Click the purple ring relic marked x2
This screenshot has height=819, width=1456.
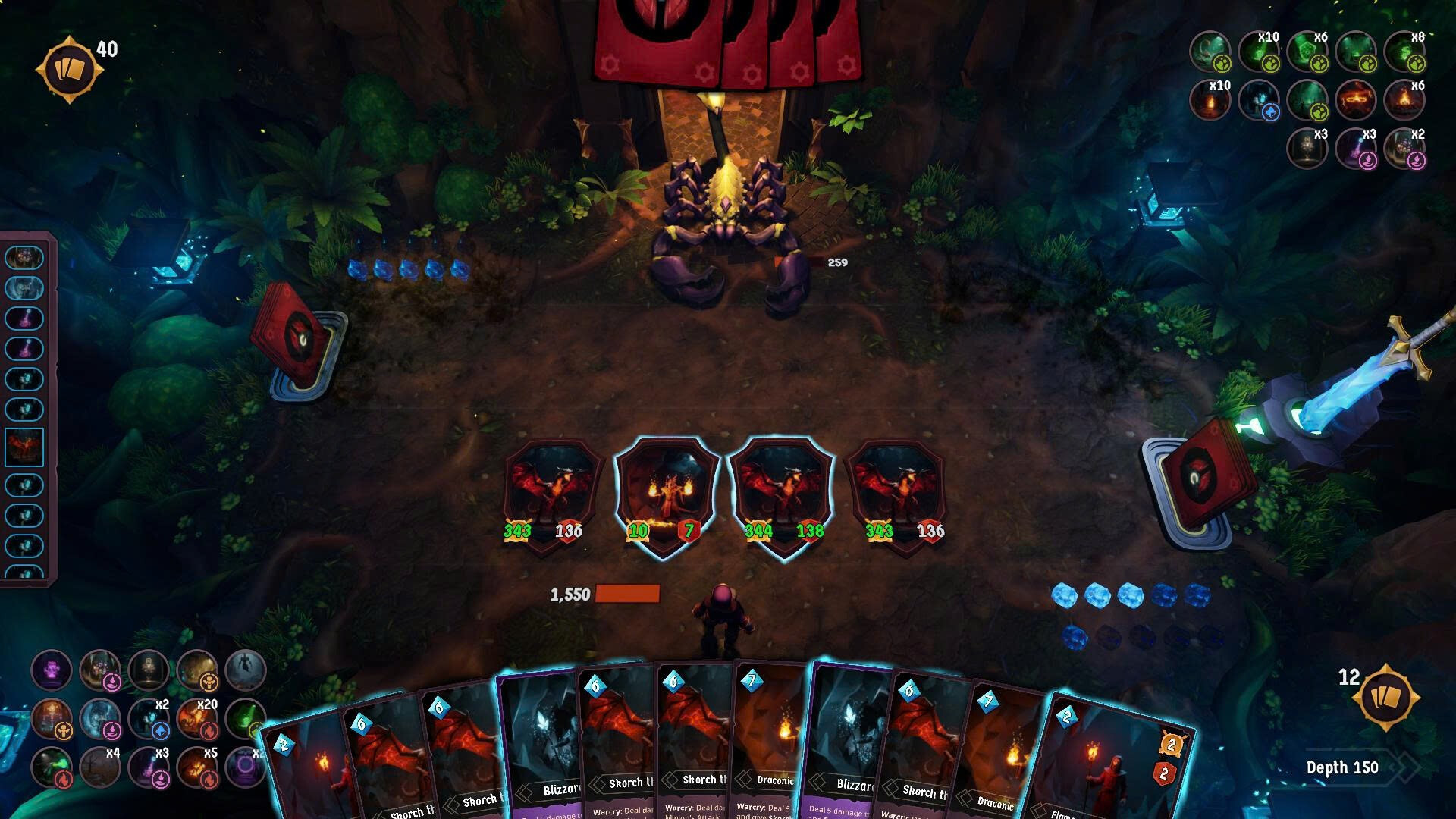(x=246, y=768)
